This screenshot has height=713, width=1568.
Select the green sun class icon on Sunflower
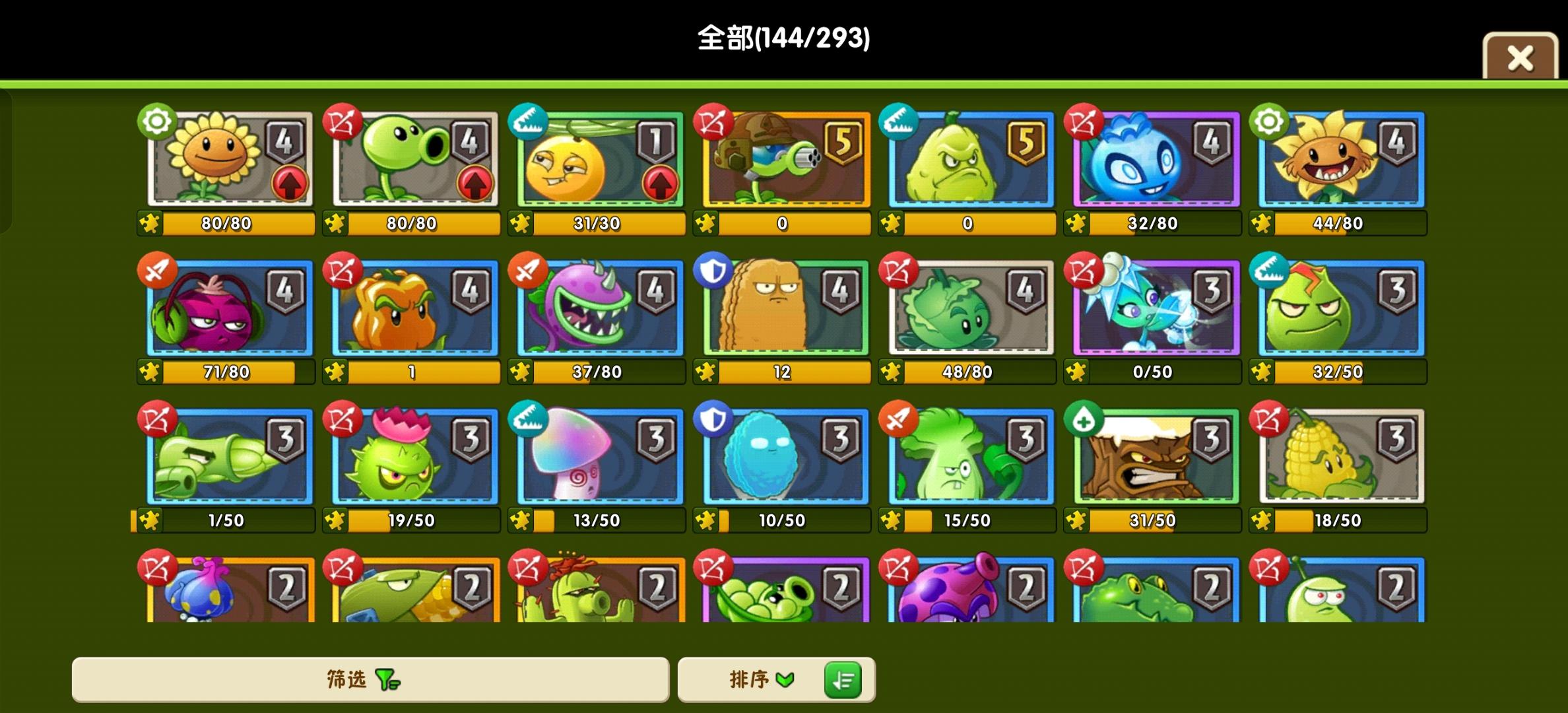[x=156, y=121]
